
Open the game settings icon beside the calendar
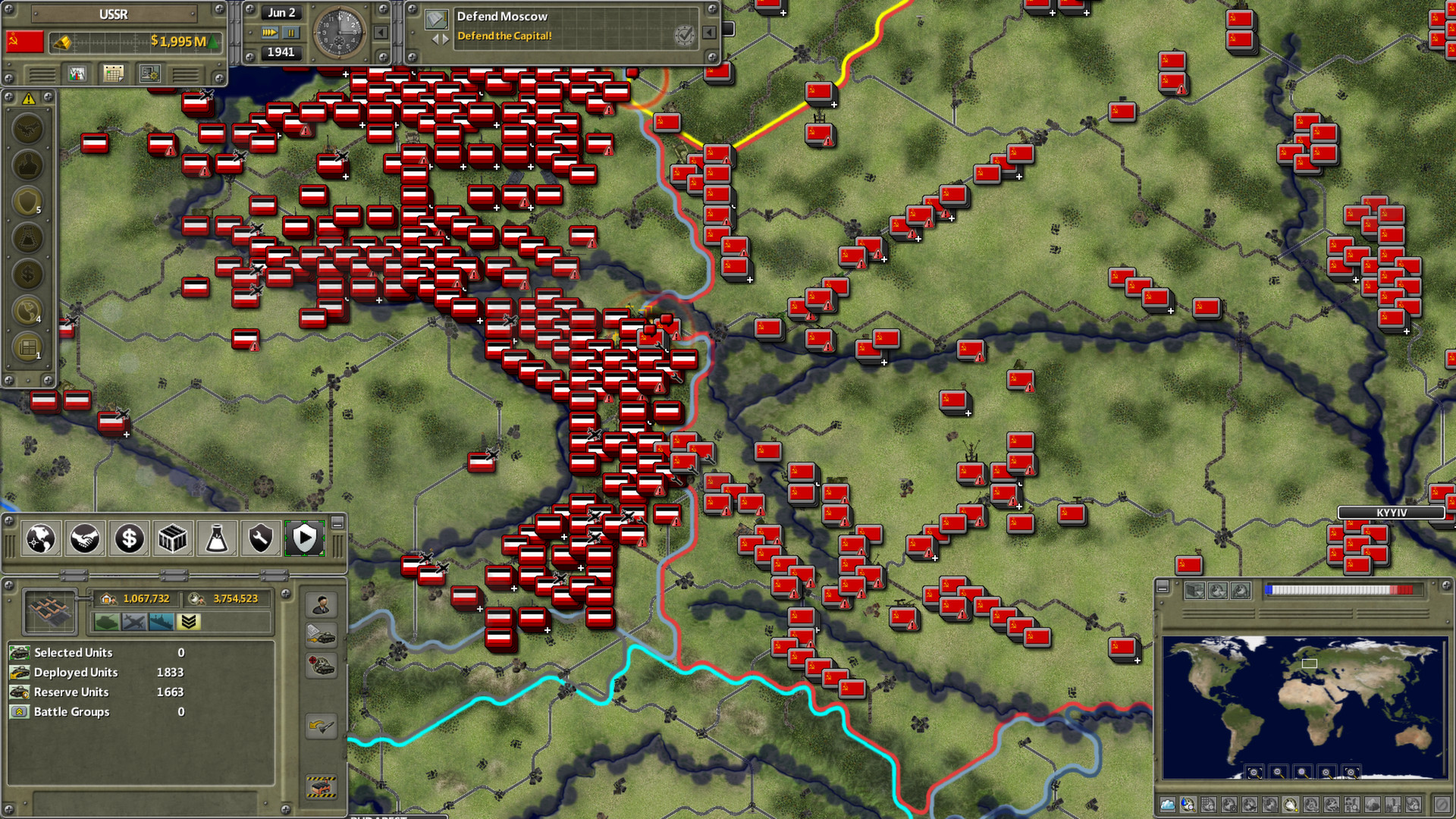pos(149,74)
